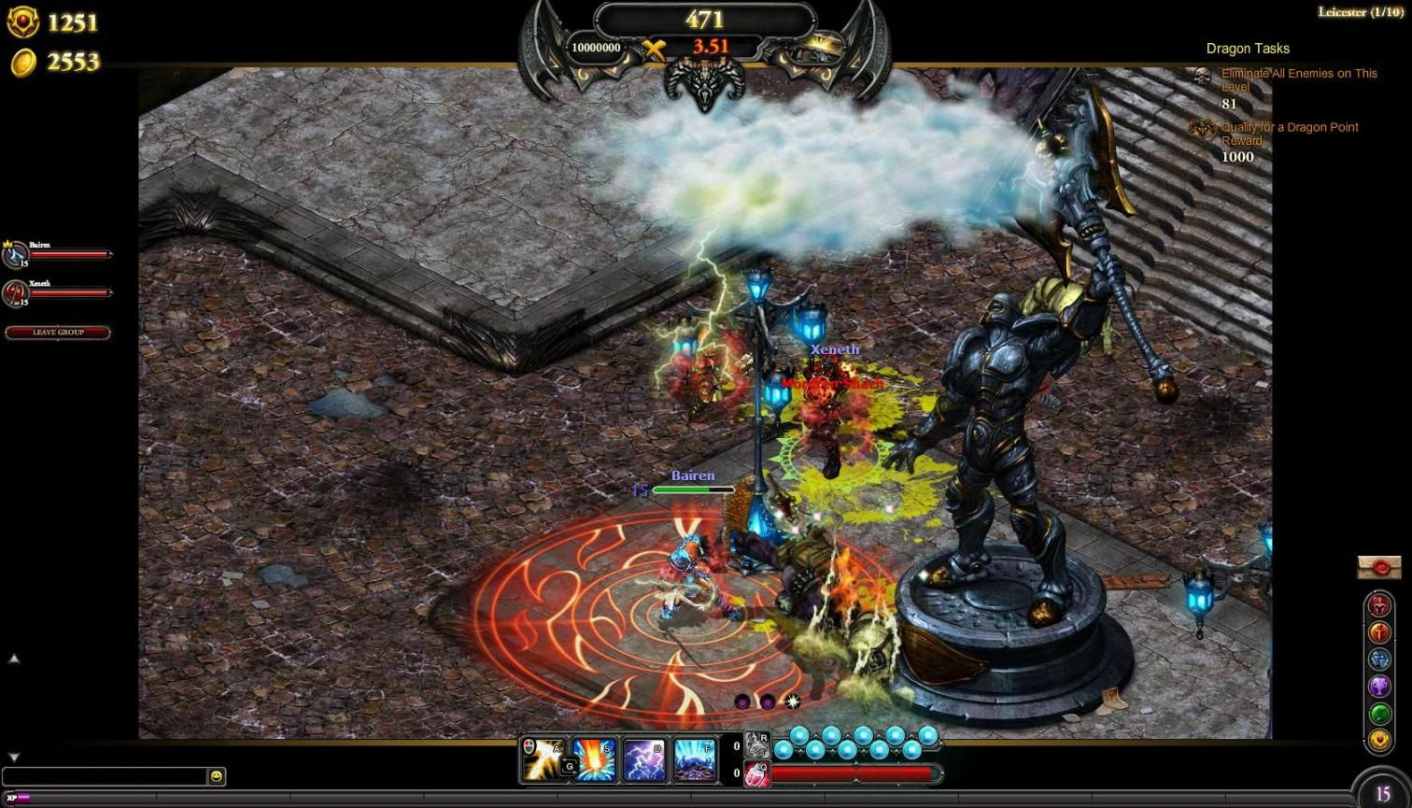This screenshot has width=1412, height=808.
Task: Click the mount icon bound to R
Action: point(757,744)
